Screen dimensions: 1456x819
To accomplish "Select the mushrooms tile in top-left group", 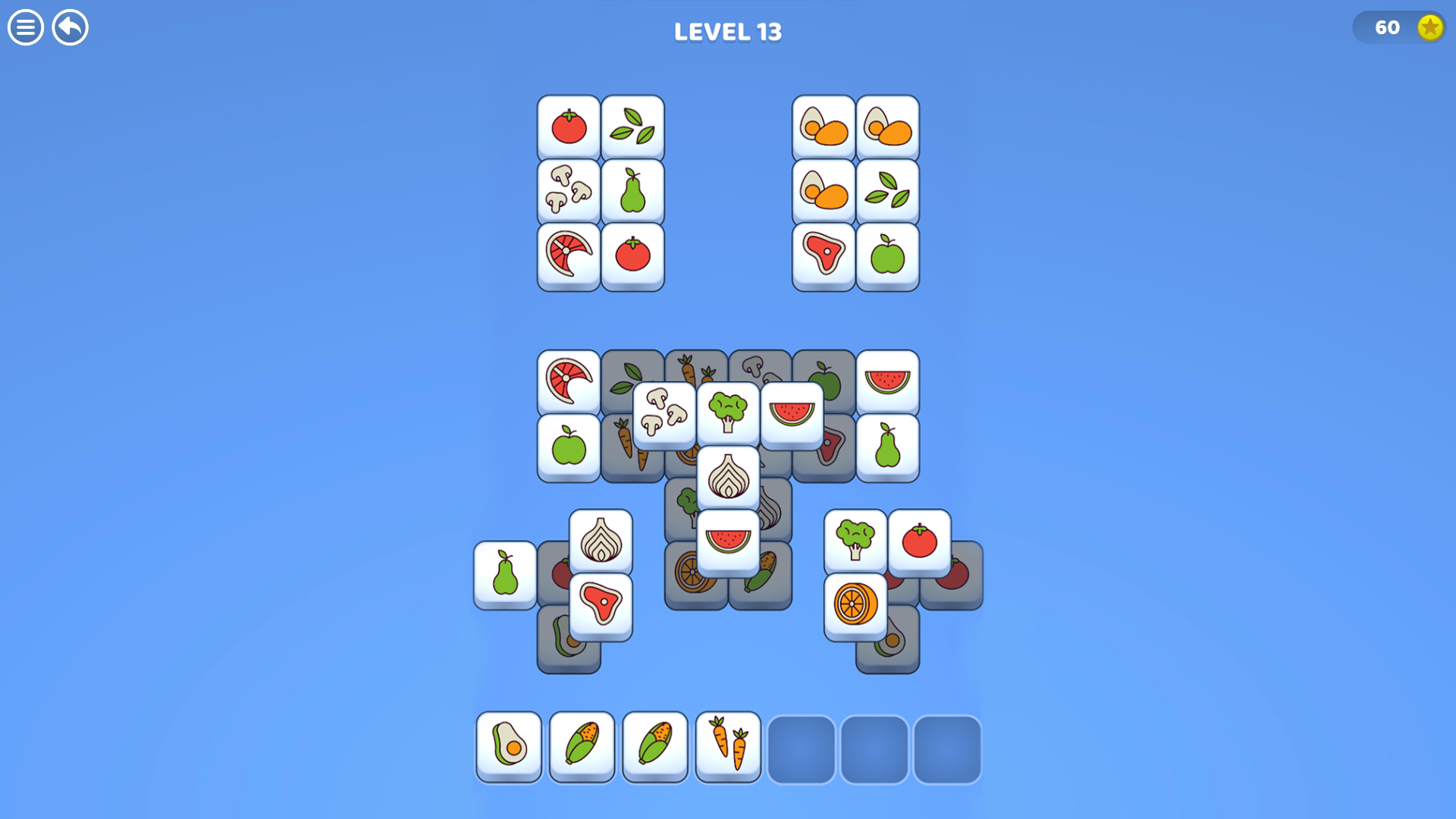I will (x=567, y=192).
